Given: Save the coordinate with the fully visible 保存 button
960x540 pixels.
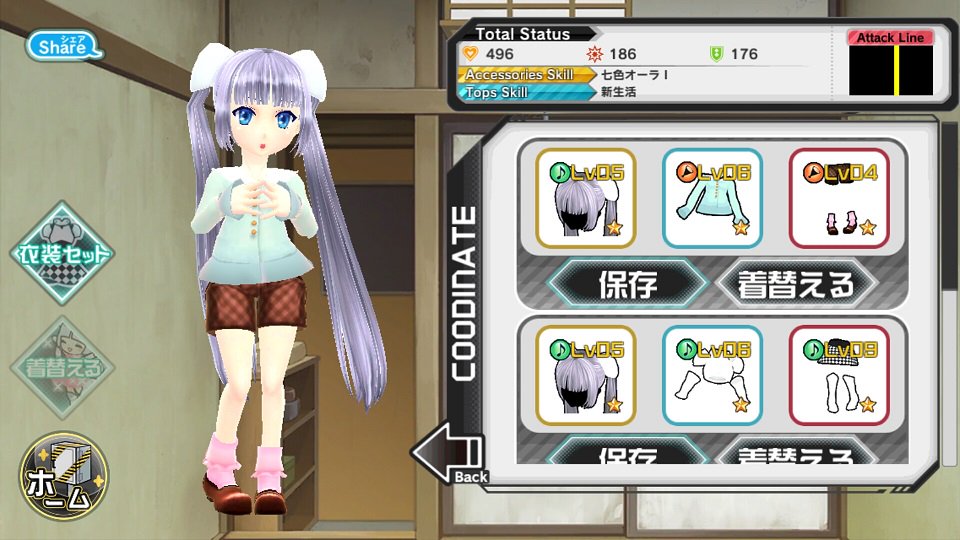Looking at the screenshot, I should [x=628, y=285].
